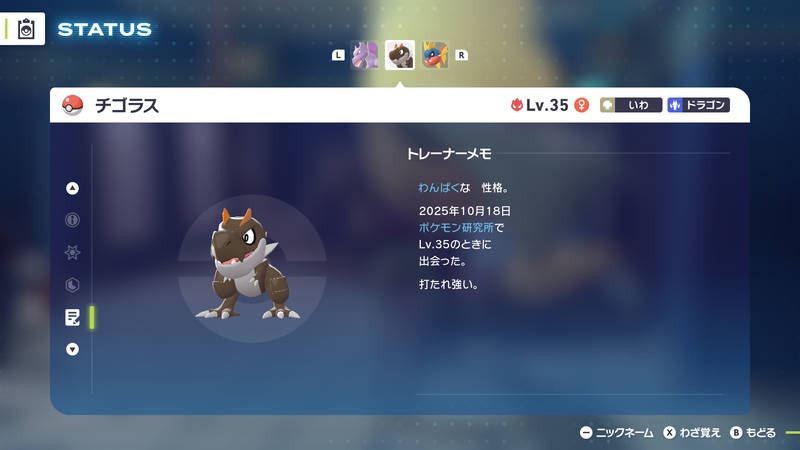Click the STATUS menu icon
This screenshot has height=450, width=800.
point(27,29)
